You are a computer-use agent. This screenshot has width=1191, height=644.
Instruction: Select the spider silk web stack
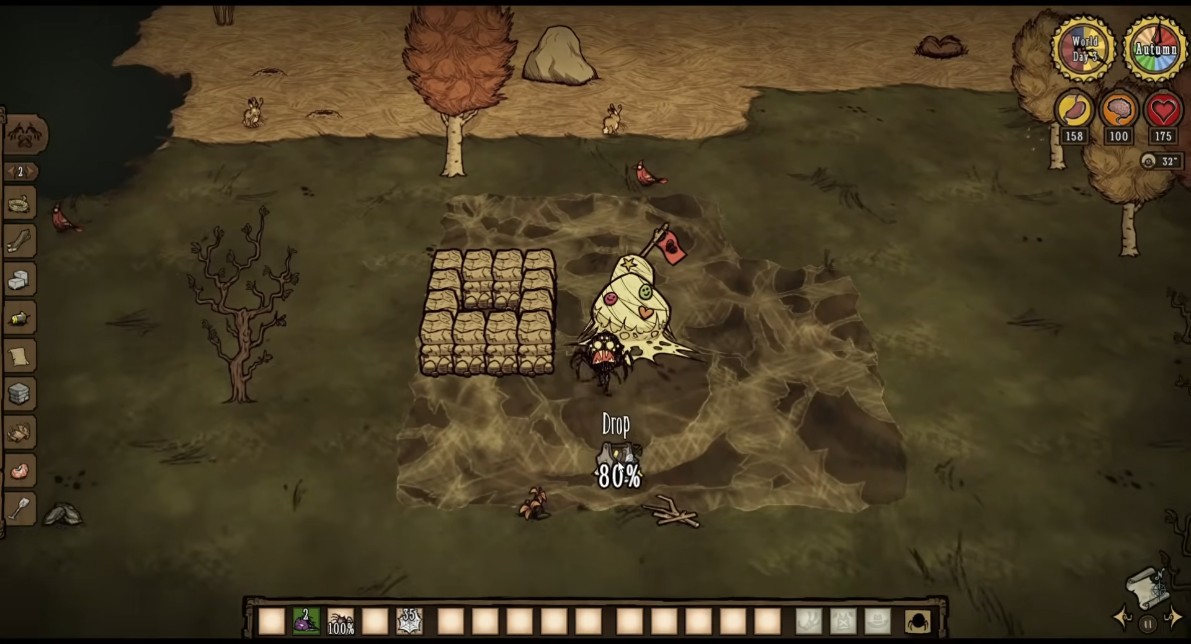coord(409,621)
